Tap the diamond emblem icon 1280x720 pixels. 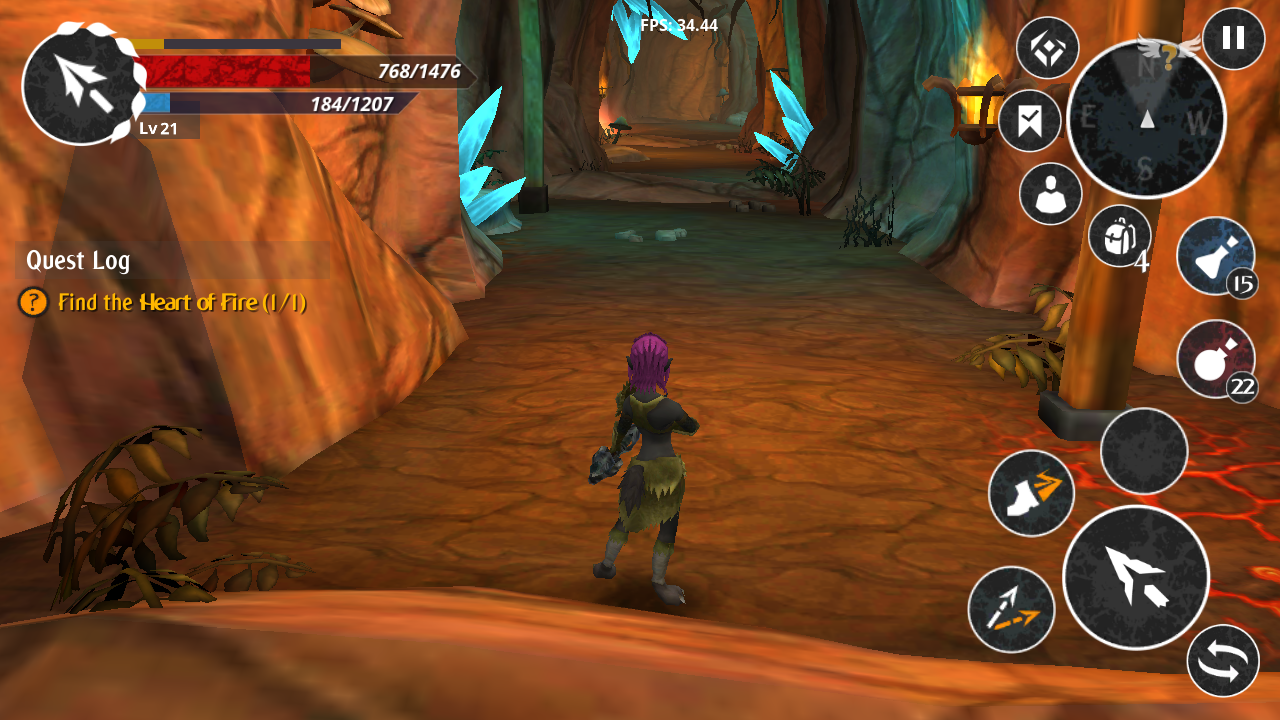tap(1047, 48)
